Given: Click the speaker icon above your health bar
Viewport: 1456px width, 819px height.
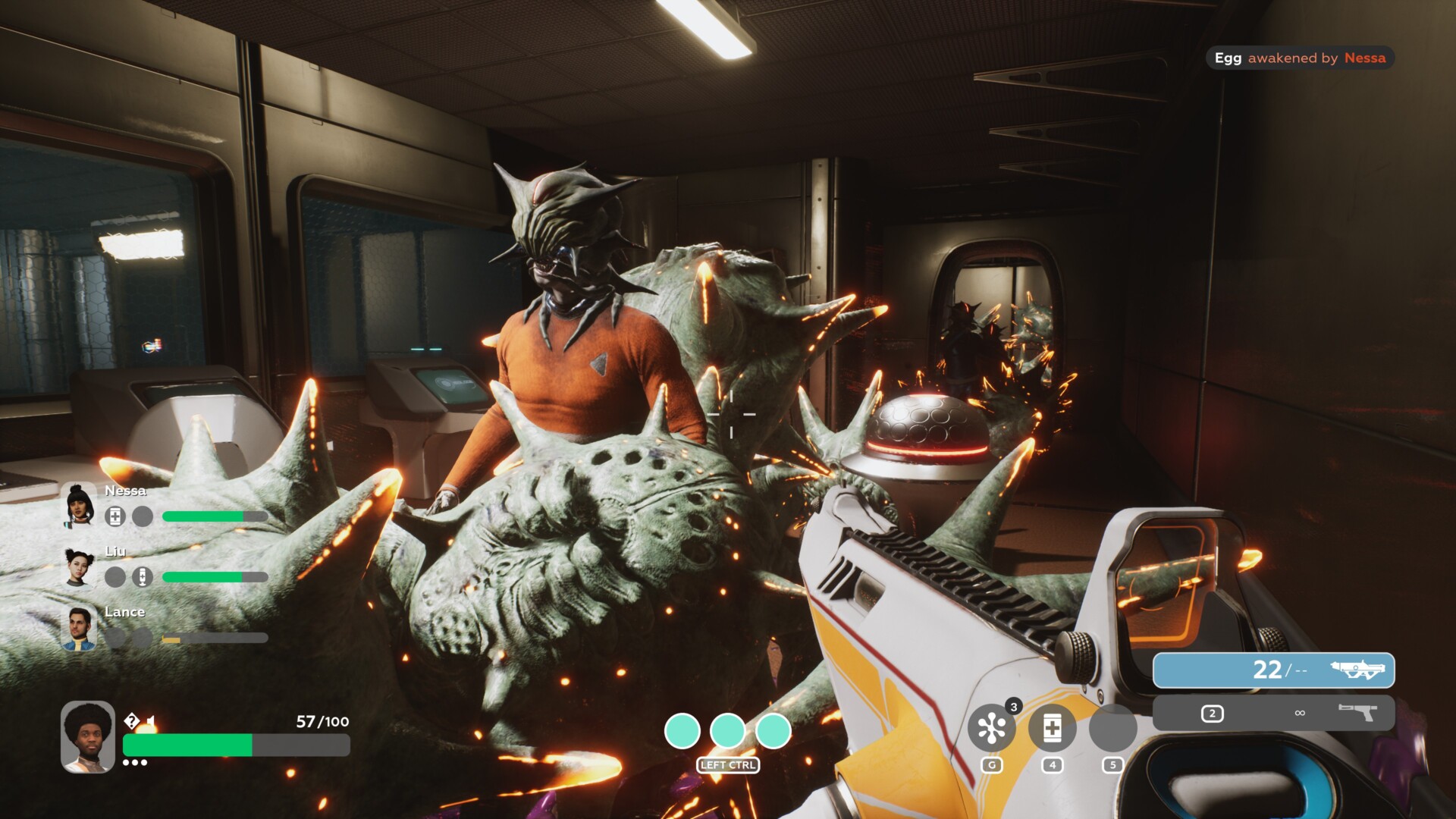Looking at the screenshot, I should 150,721.
